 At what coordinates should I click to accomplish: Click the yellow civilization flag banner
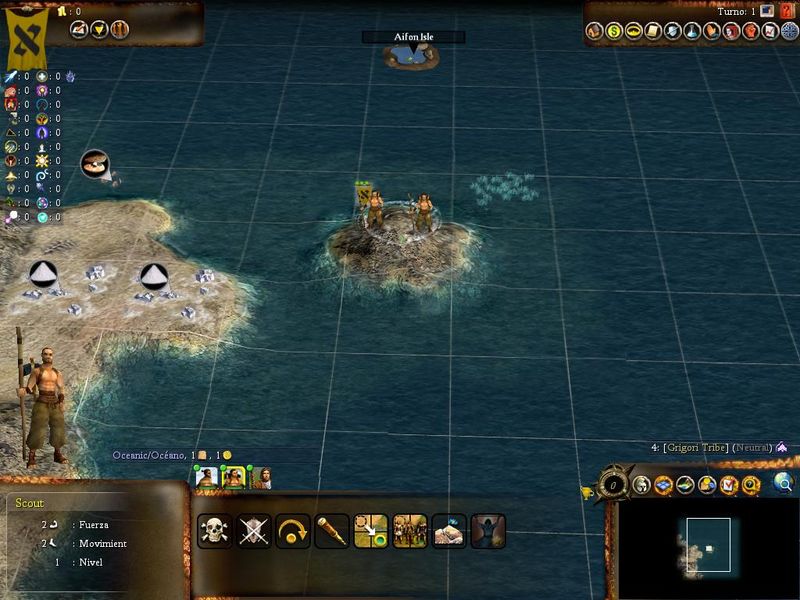click(x=28, y=35)
